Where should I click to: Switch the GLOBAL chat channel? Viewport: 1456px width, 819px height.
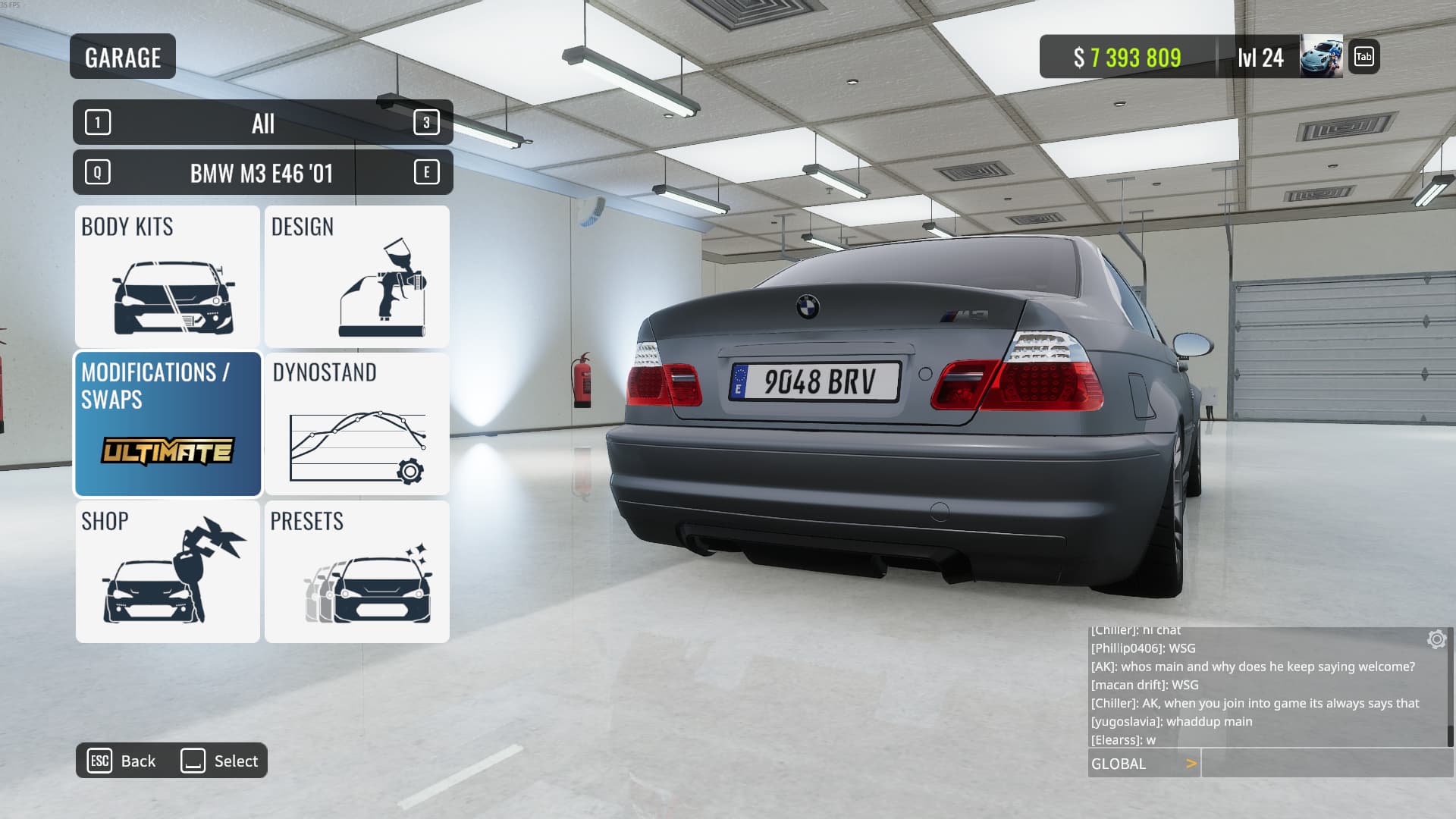click(x=1144, y=764)
